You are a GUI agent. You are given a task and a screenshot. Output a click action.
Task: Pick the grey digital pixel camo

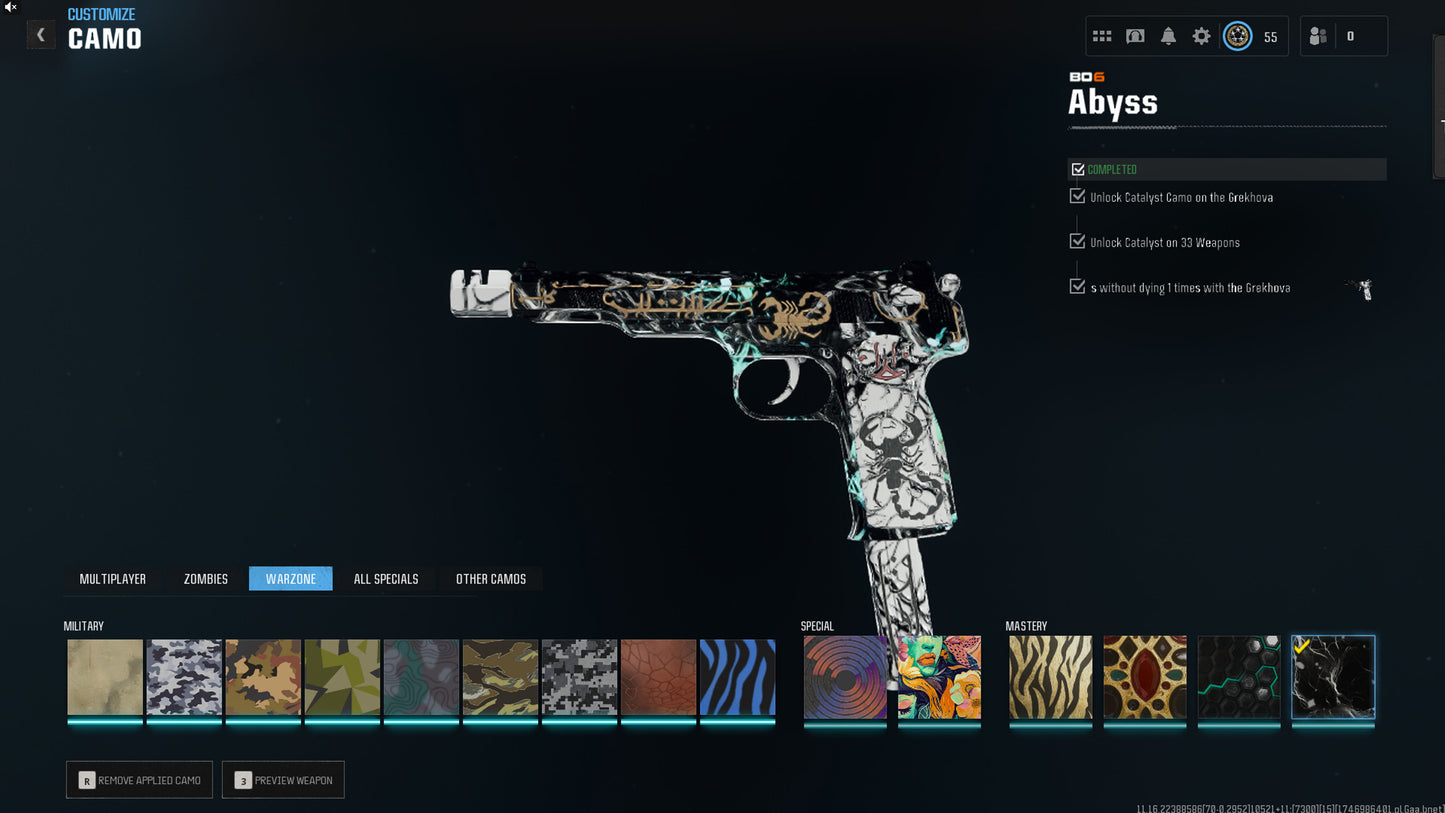click(579, 678)
